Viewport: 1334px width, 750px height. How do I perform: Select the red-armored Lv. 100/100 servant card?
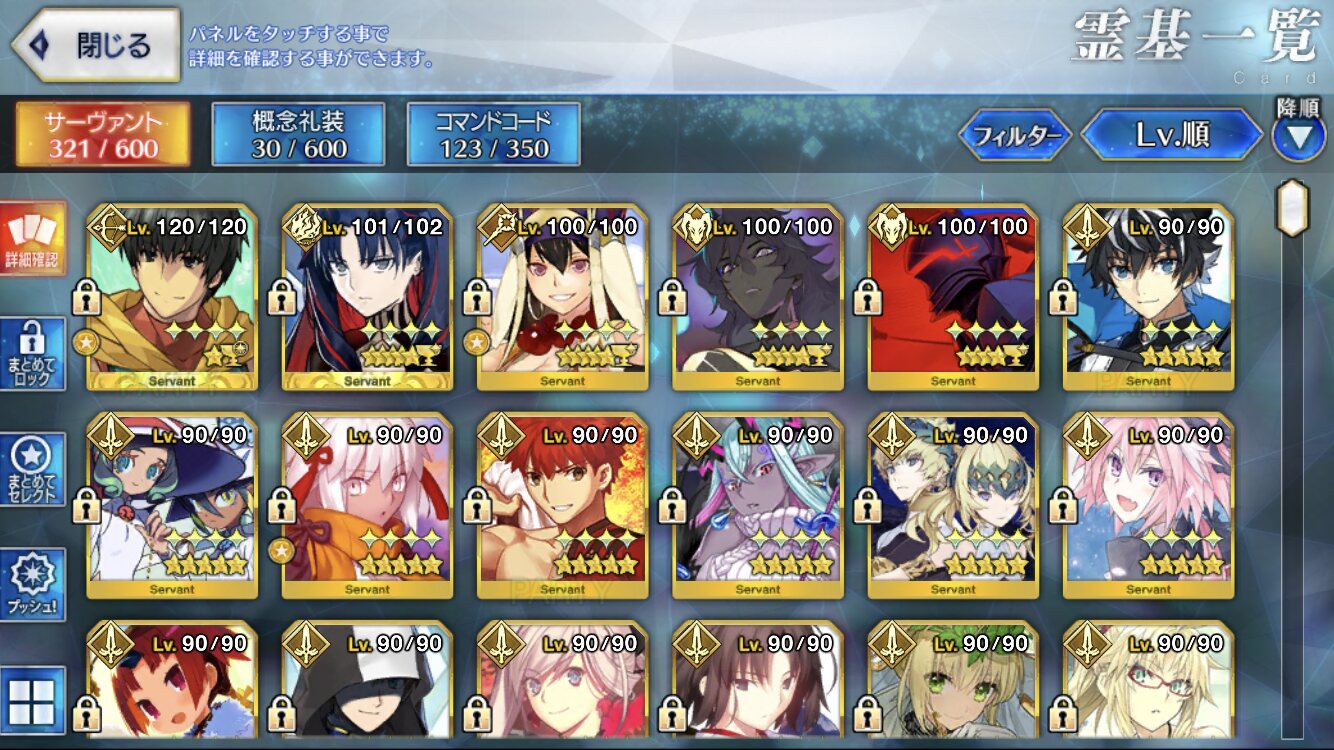coord(953,298)
